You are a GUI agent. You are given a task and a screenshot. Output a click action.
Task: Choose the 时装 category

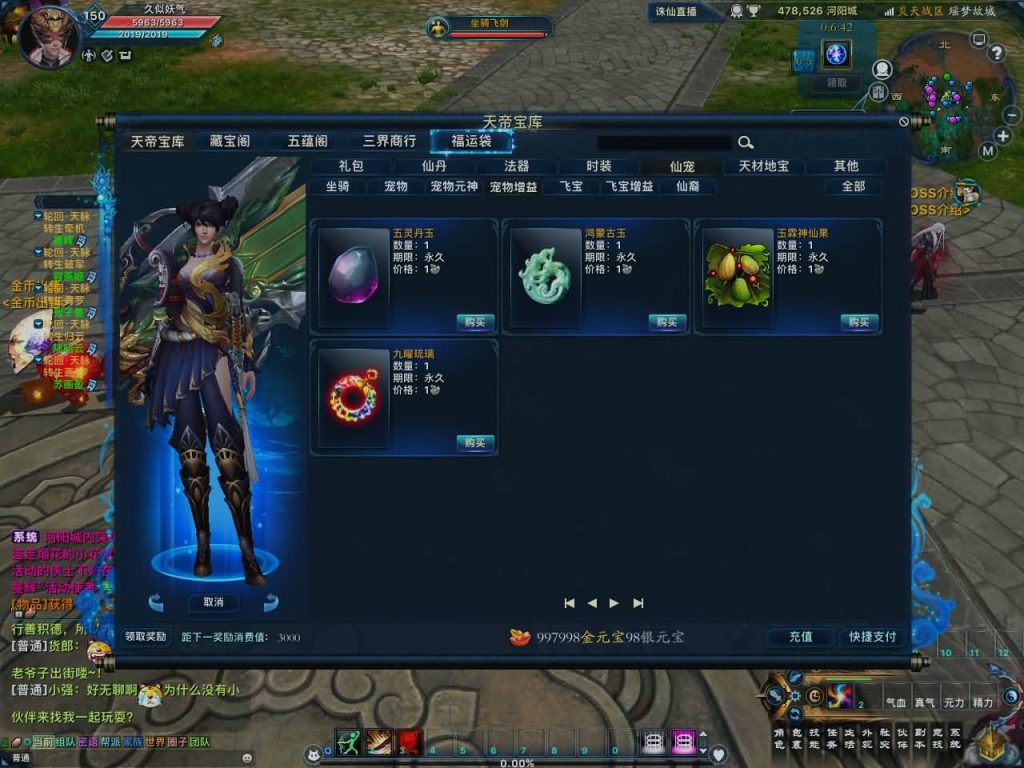(x=599, y=166)
